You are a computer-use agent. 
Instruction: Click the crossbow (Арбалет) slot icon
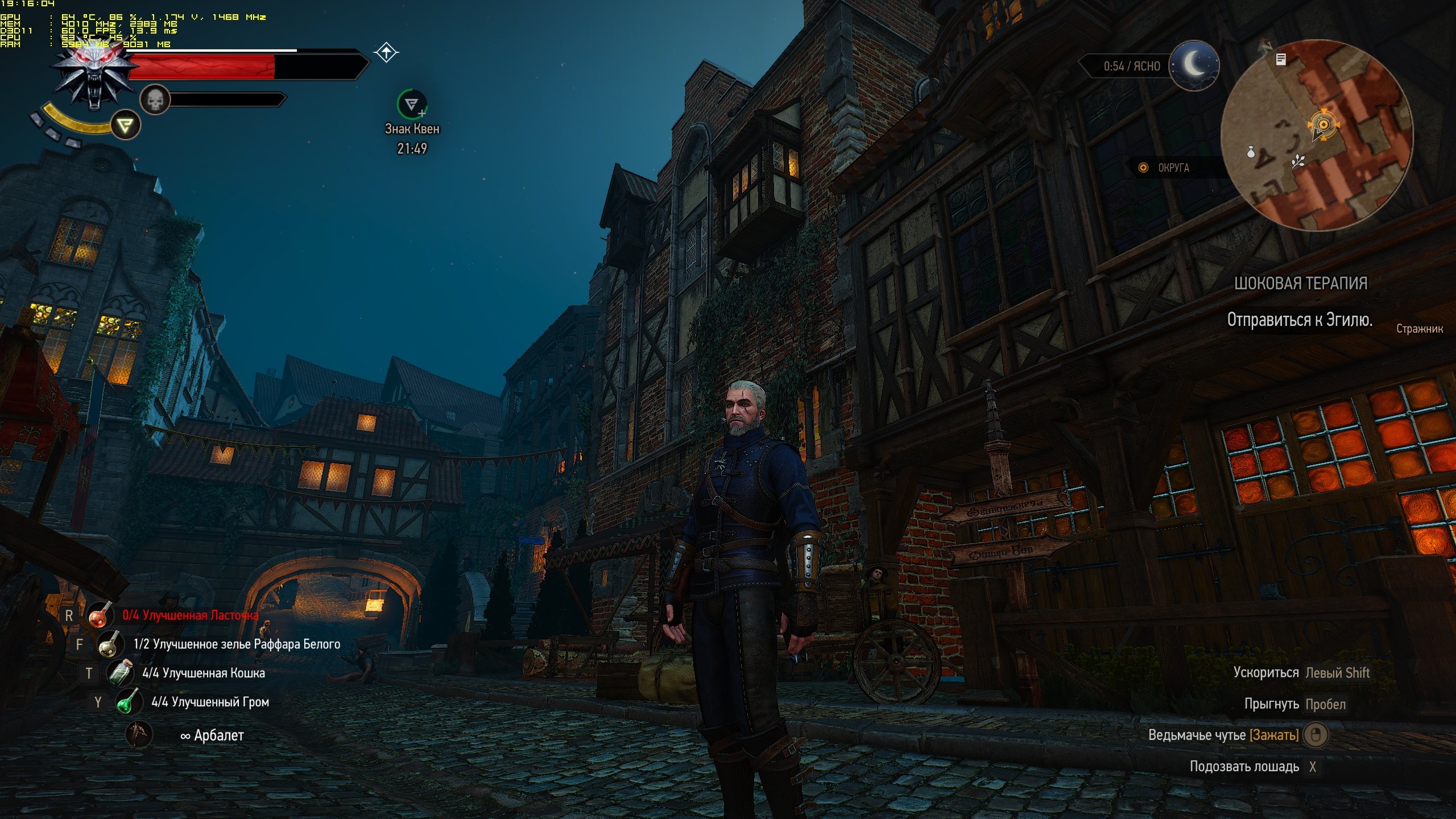pos(139,734)
